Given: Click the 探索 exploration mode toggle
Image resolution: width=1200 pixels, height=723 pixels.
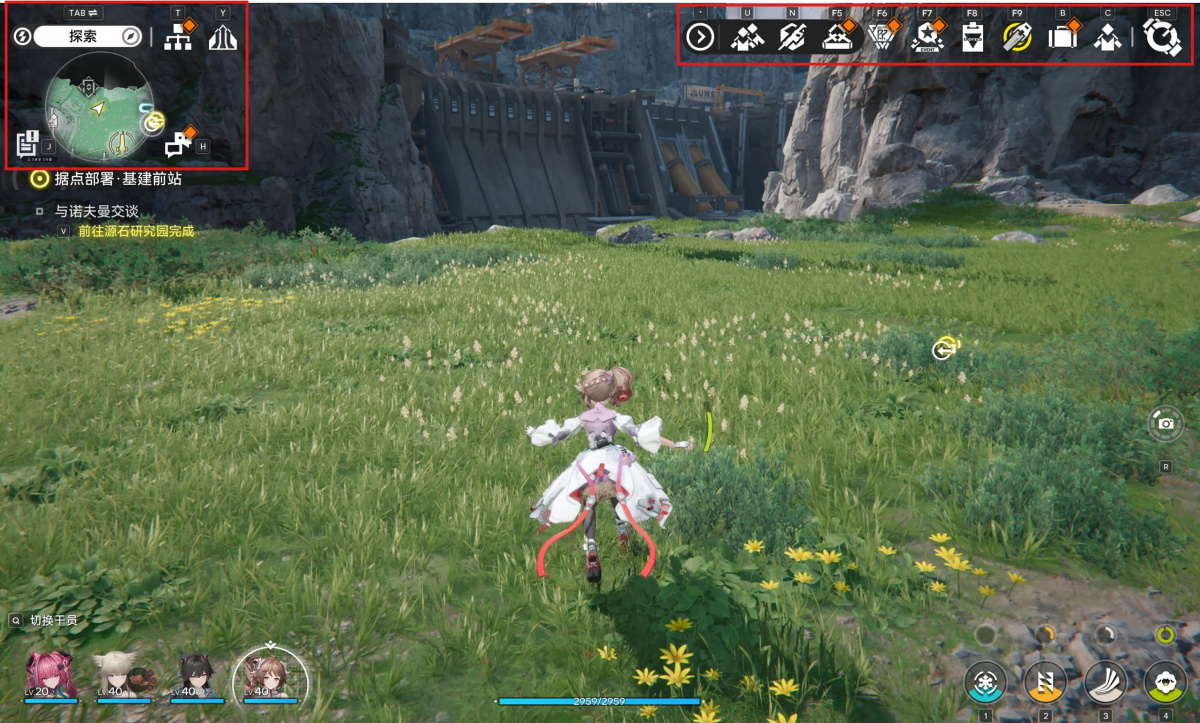Looking at the screenshot, I should tap(83, 37).
